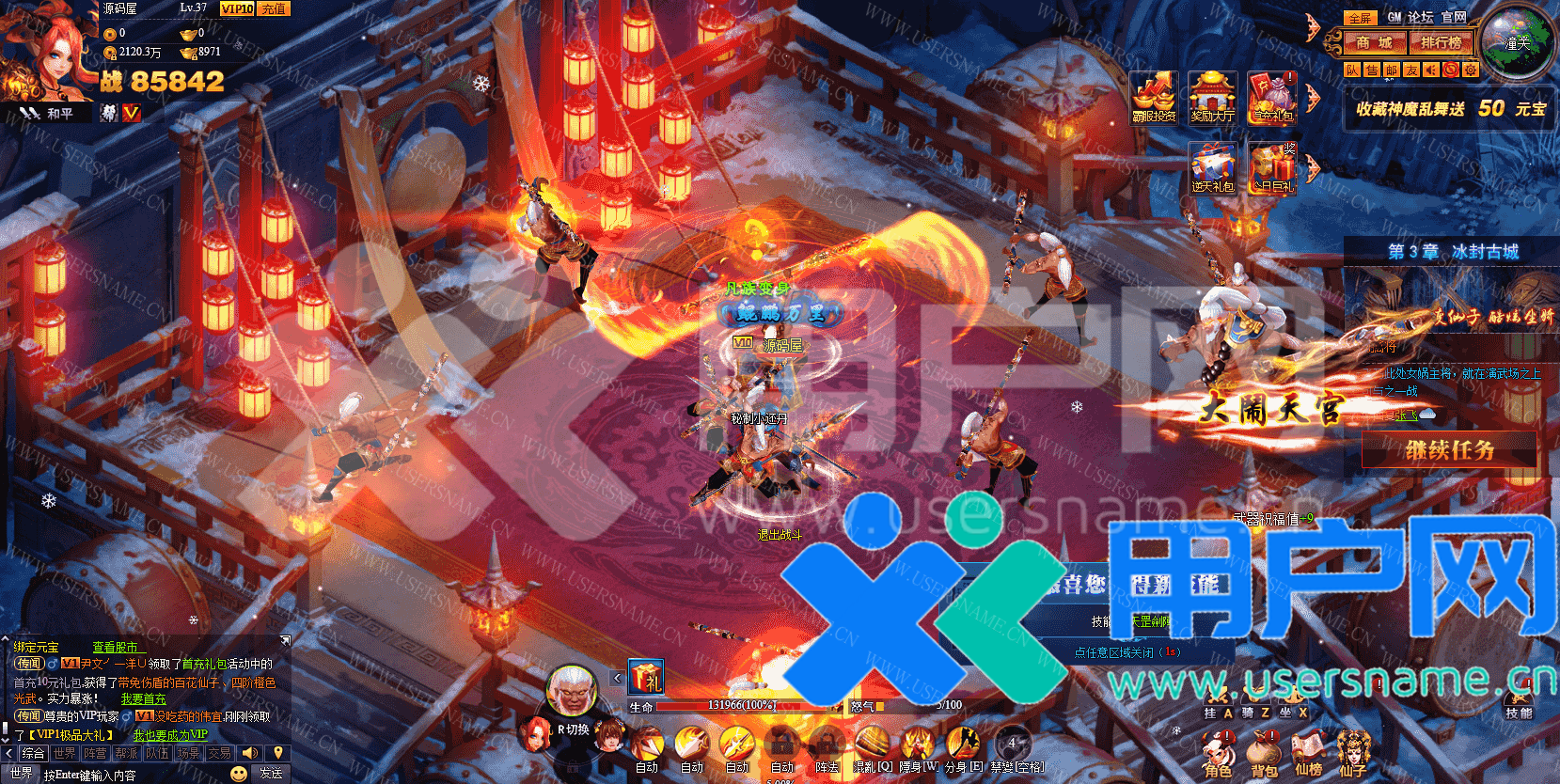Open the 背包 backpack
Image resolution: width=1560 pixels, height=784 pixels.
(1264, 755)
